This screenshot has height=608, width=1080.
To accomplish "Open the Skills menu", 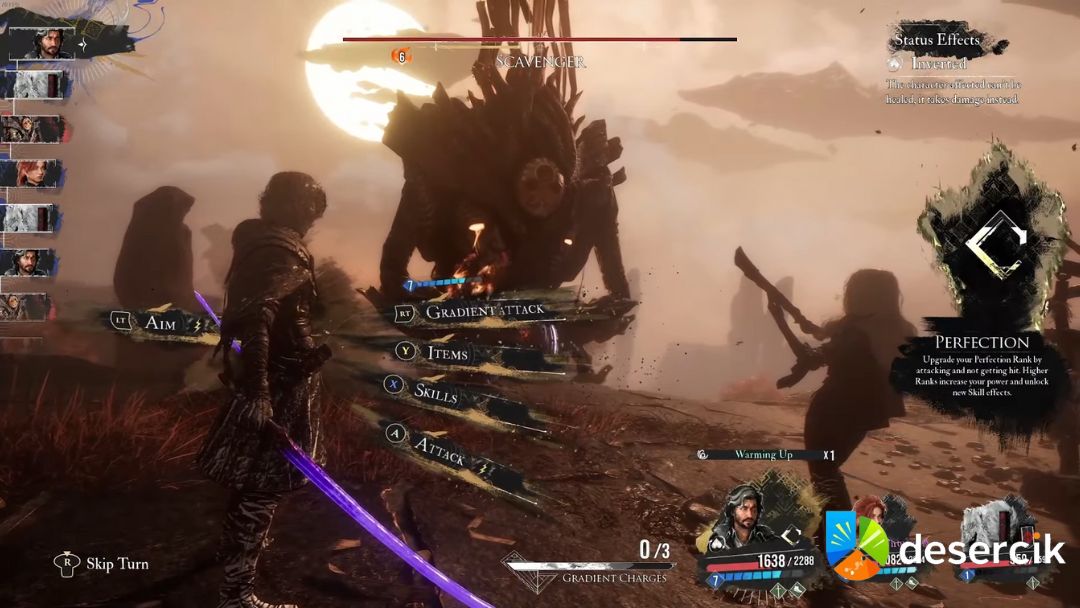I will (436, 394).
